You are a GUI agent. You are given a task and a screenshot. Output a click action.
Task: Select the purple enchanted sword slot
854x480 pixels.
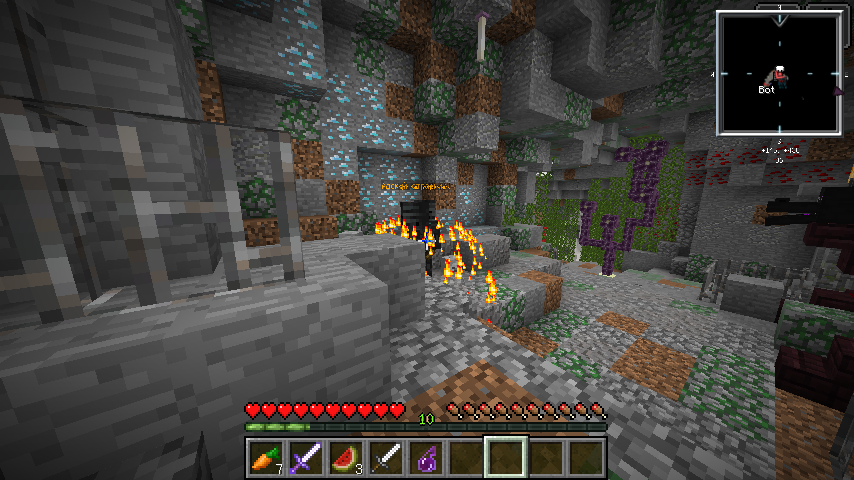click(305, 457)
